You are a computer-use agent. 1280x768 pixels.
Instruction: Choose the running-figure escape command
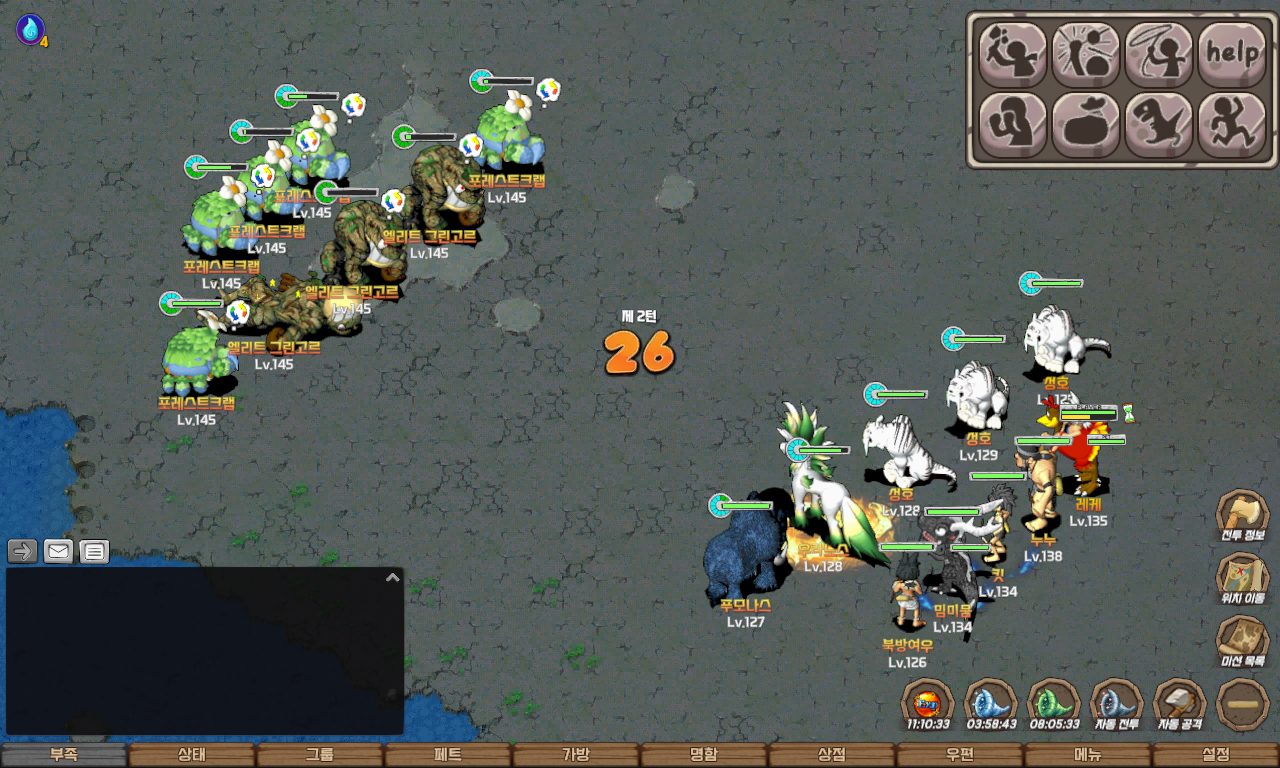[x=1232, y=125]
